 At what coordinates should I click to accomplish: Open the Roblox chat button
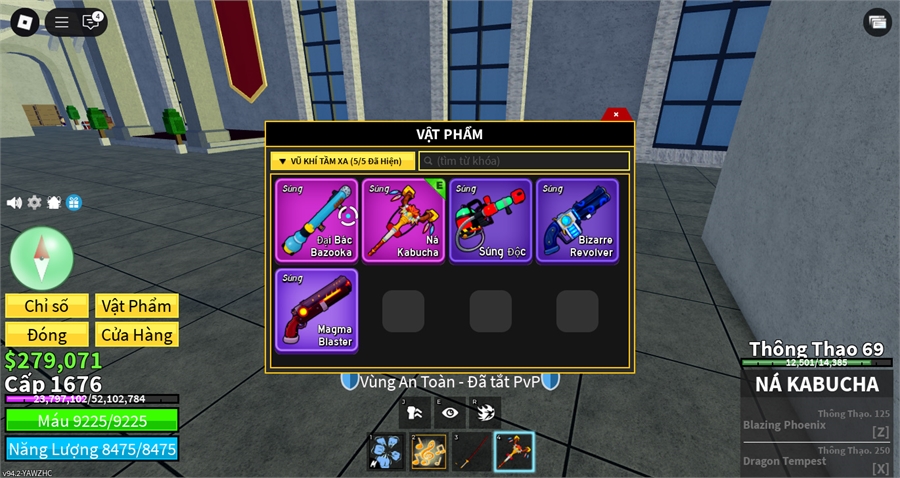point(92,22)
